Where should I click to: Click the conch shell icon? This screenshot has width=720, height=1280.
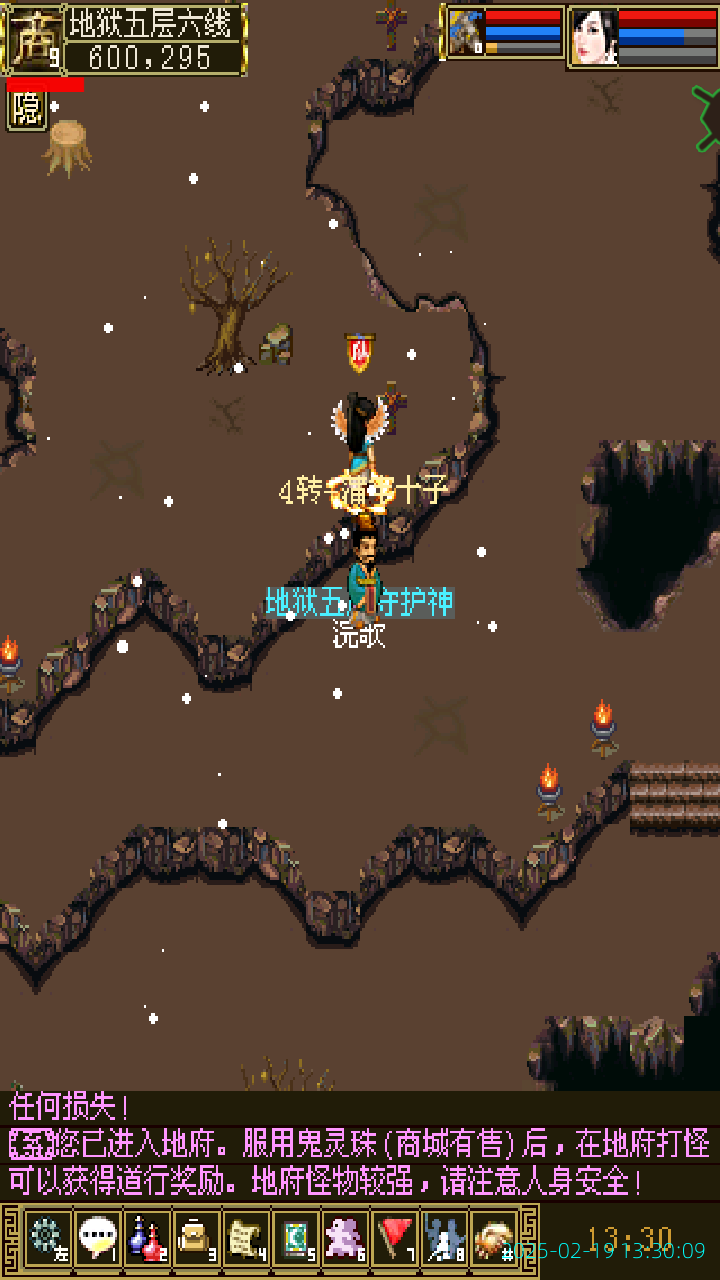(x=494, y=1237)
